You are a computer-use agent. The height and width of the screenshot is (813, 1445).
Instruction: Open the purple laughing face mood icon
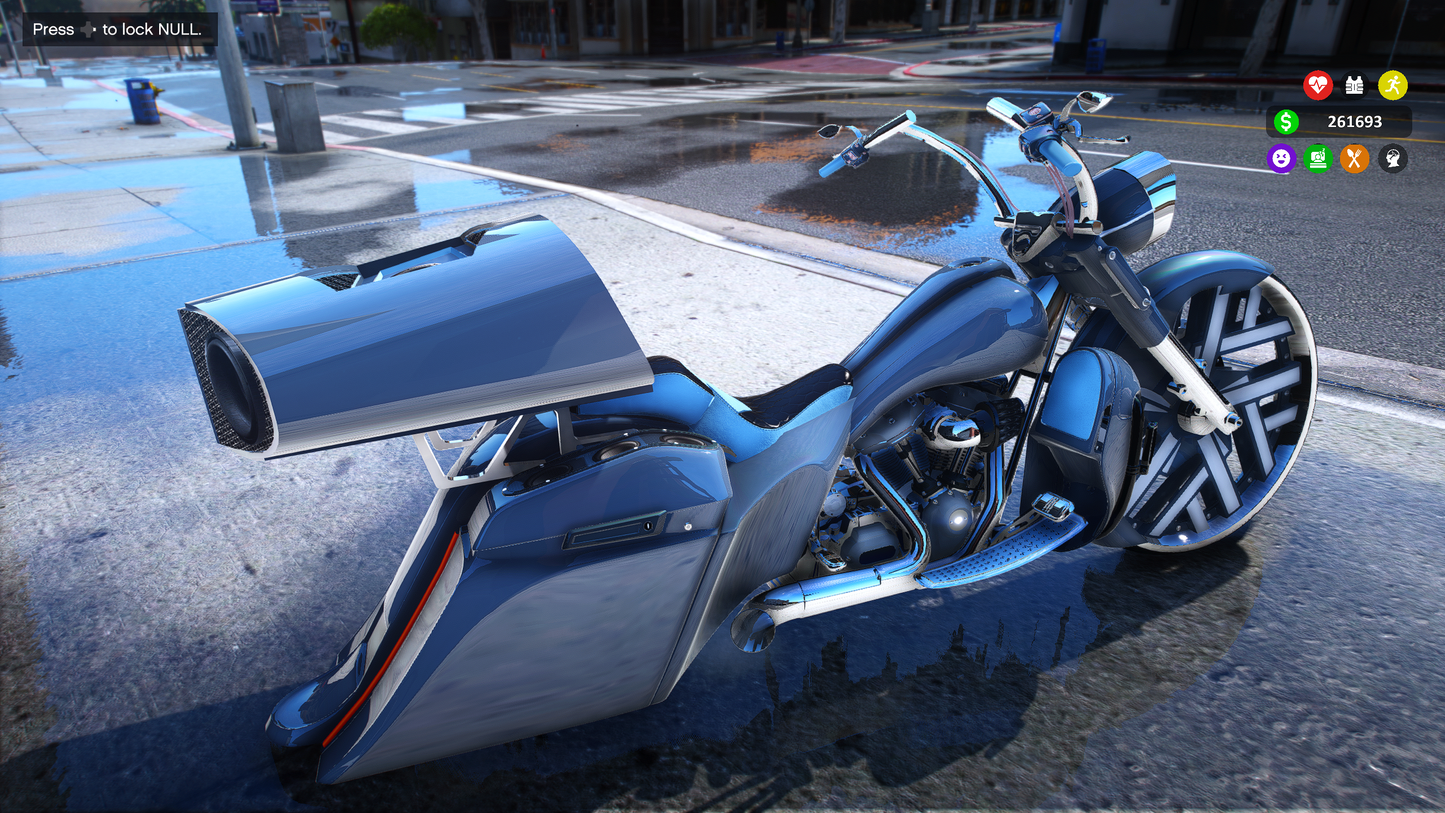(x=1281, y=158)
